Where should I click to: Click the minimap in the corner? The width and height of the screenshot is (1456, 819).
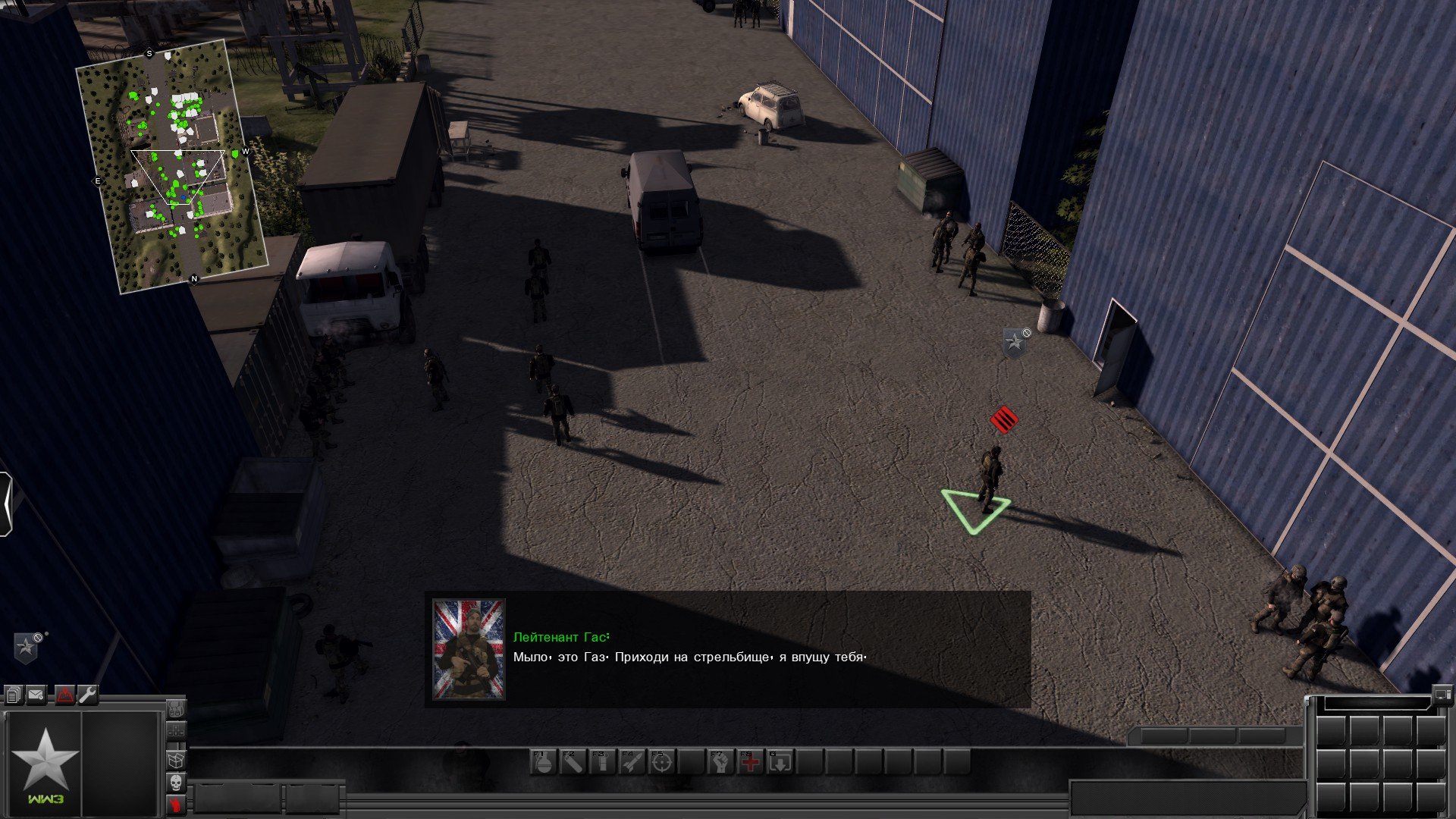click(x=173, y=165)
